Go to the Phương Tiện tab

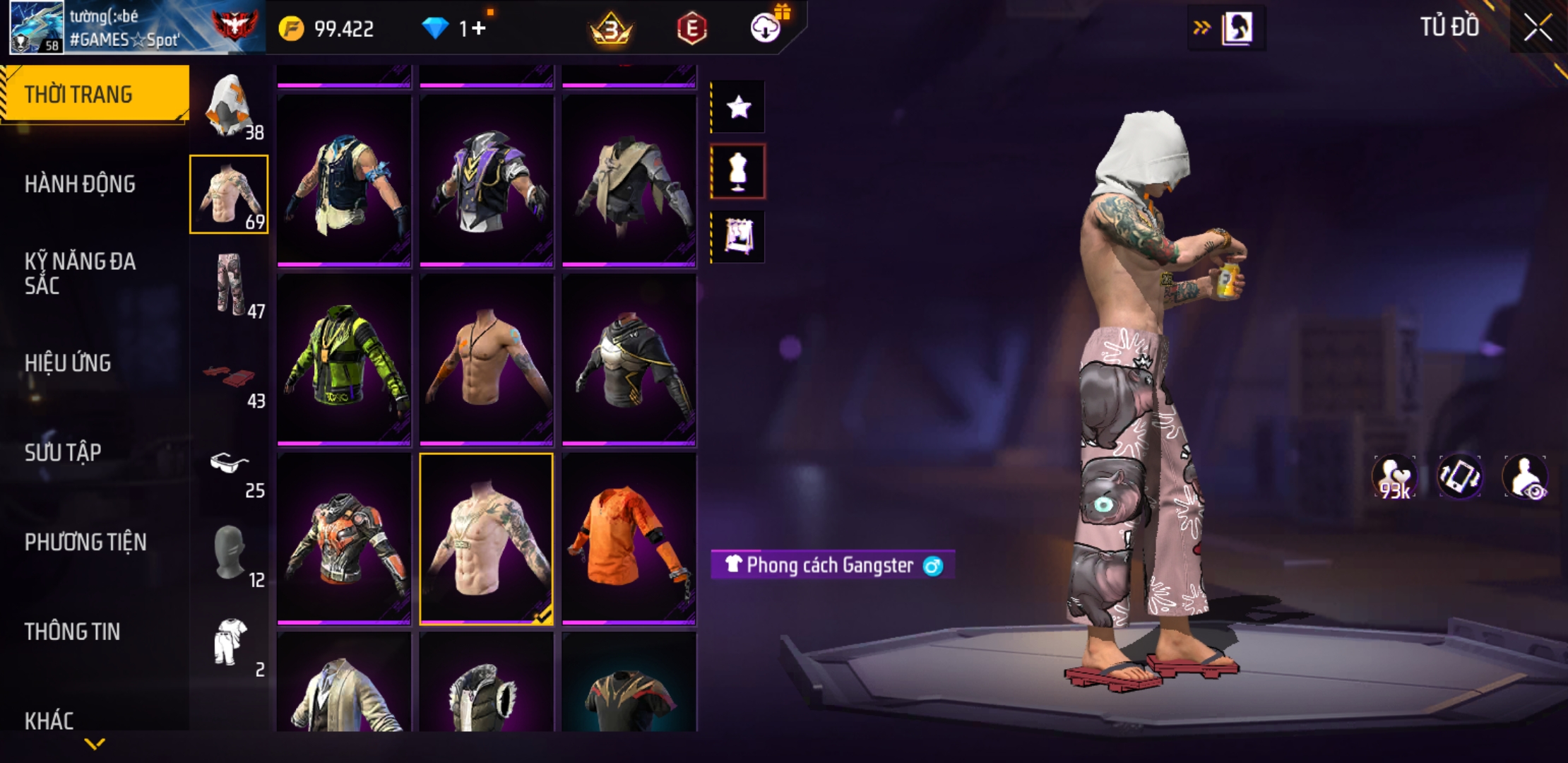[85, 543]
